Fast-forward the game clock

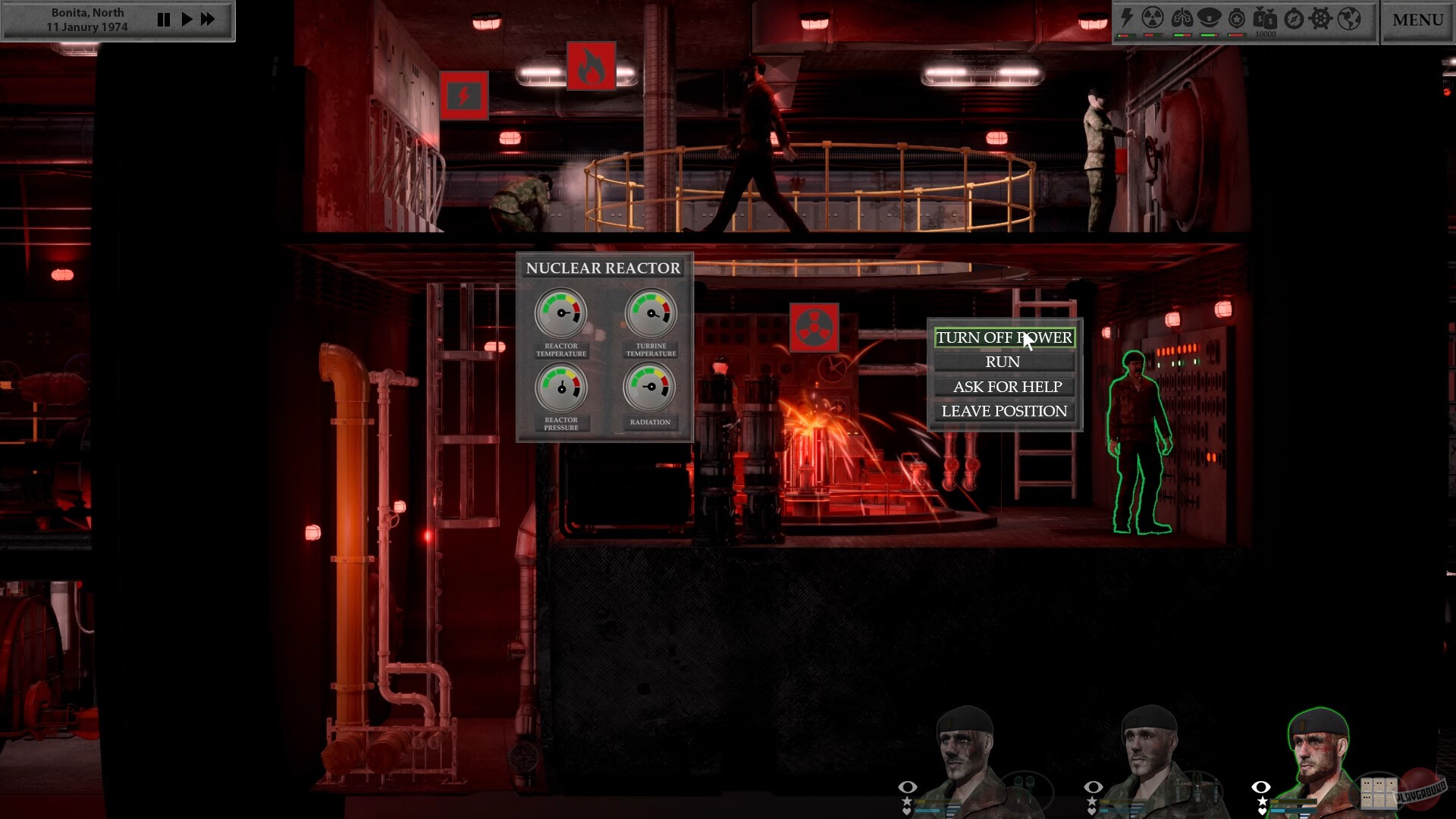click(x=208, y=19)
